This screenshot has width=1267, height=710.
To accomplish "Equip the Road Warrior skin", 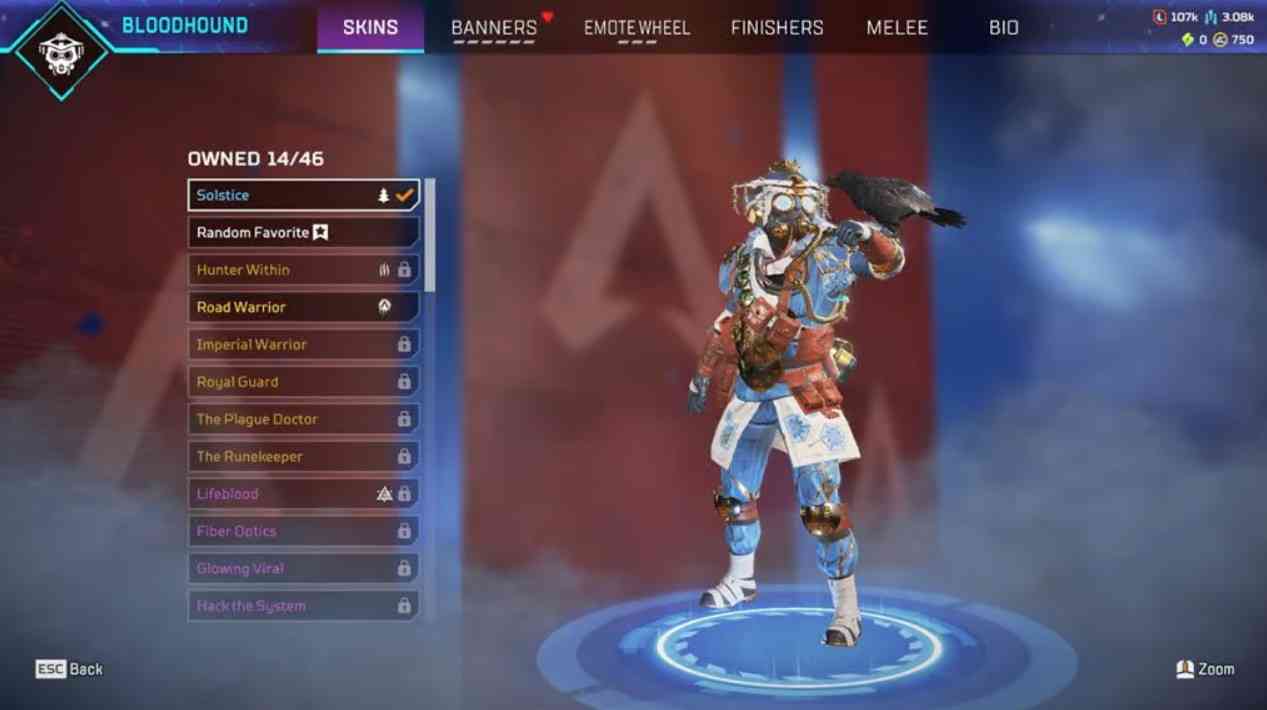I will point(303,307).
